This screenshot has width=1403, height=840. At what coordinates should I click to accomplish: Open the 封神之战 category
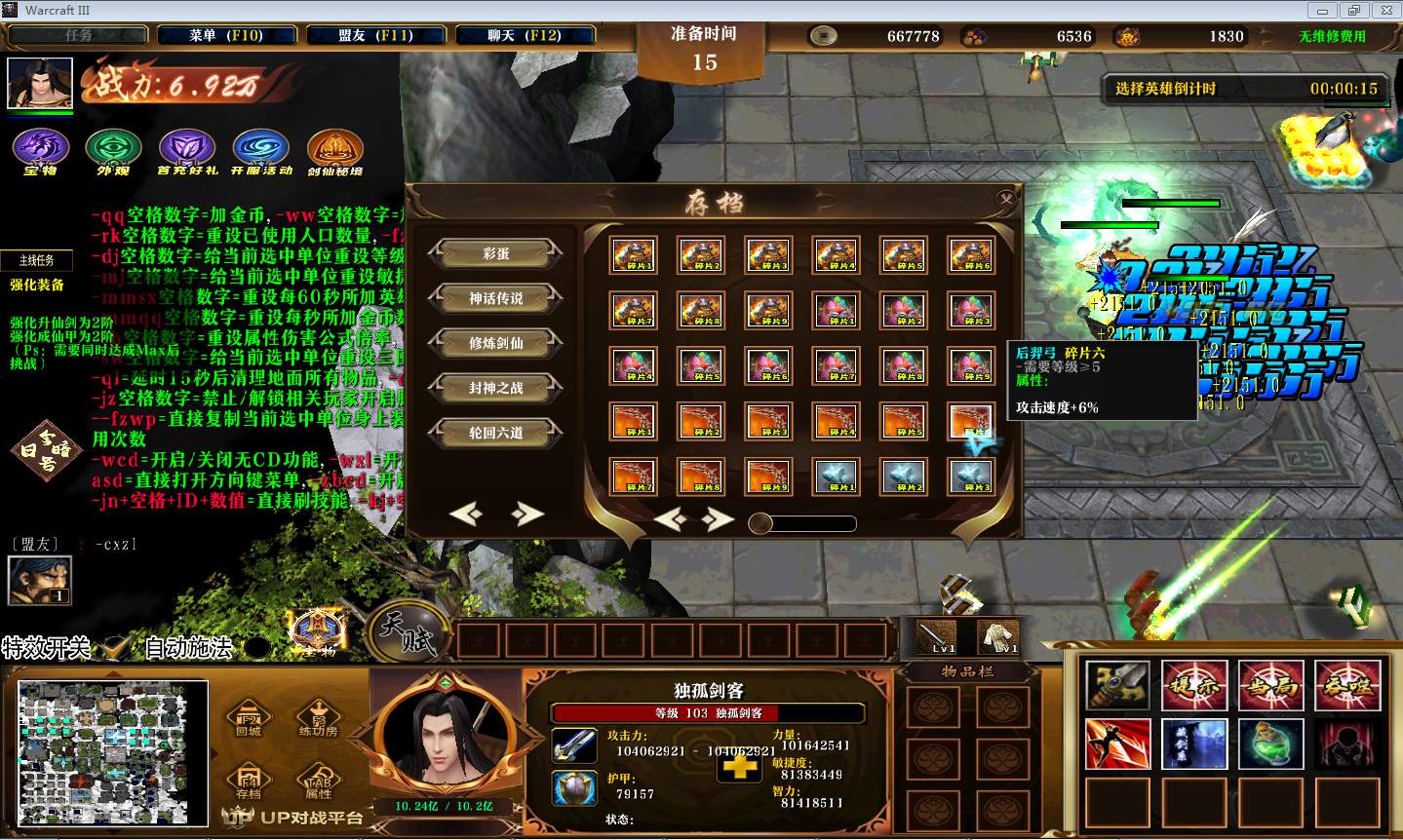tap(495, 388)
